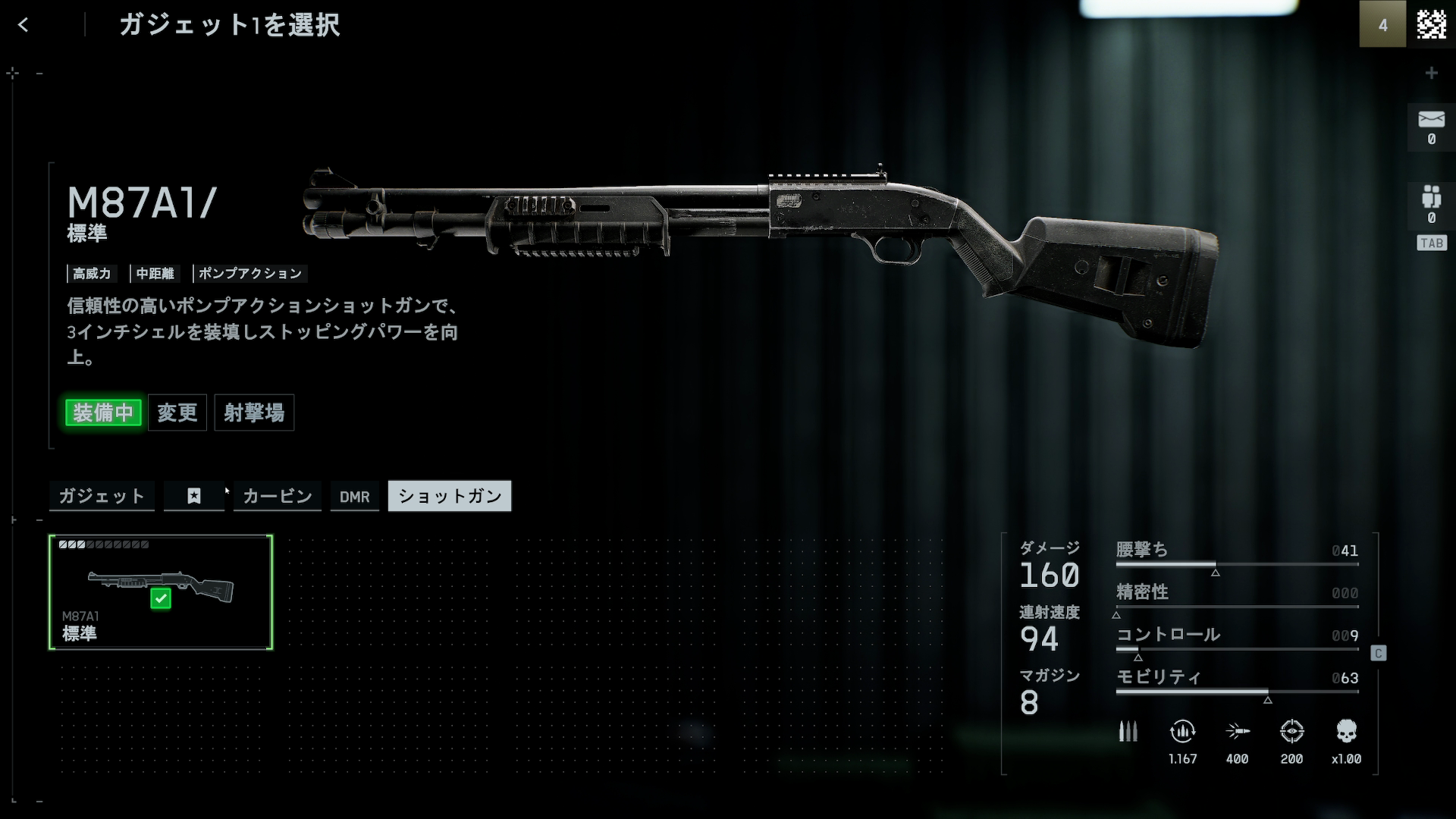Open the 変更 modify option
The width and height of the screenshot is (1456, 819).
[177, 413]
